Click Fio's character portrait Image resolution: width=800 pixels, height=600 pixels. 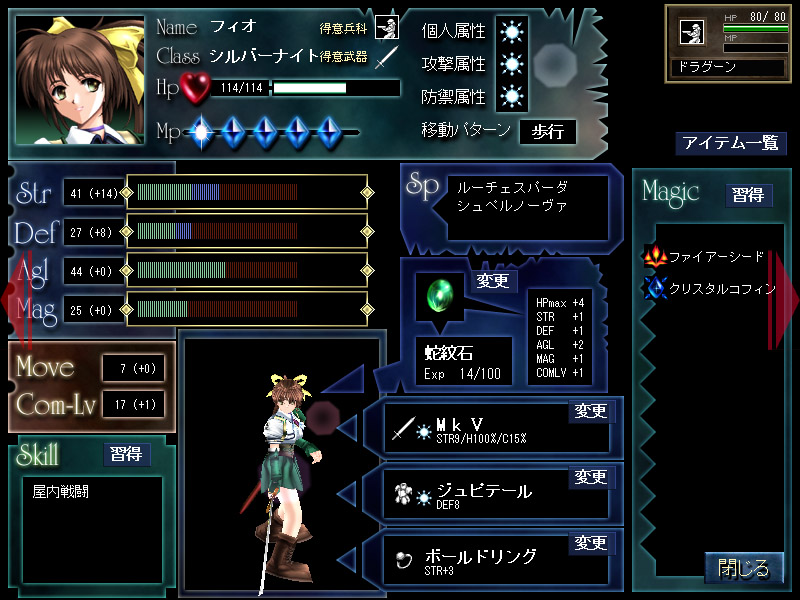pyautogui.click(x=80, y=80)
